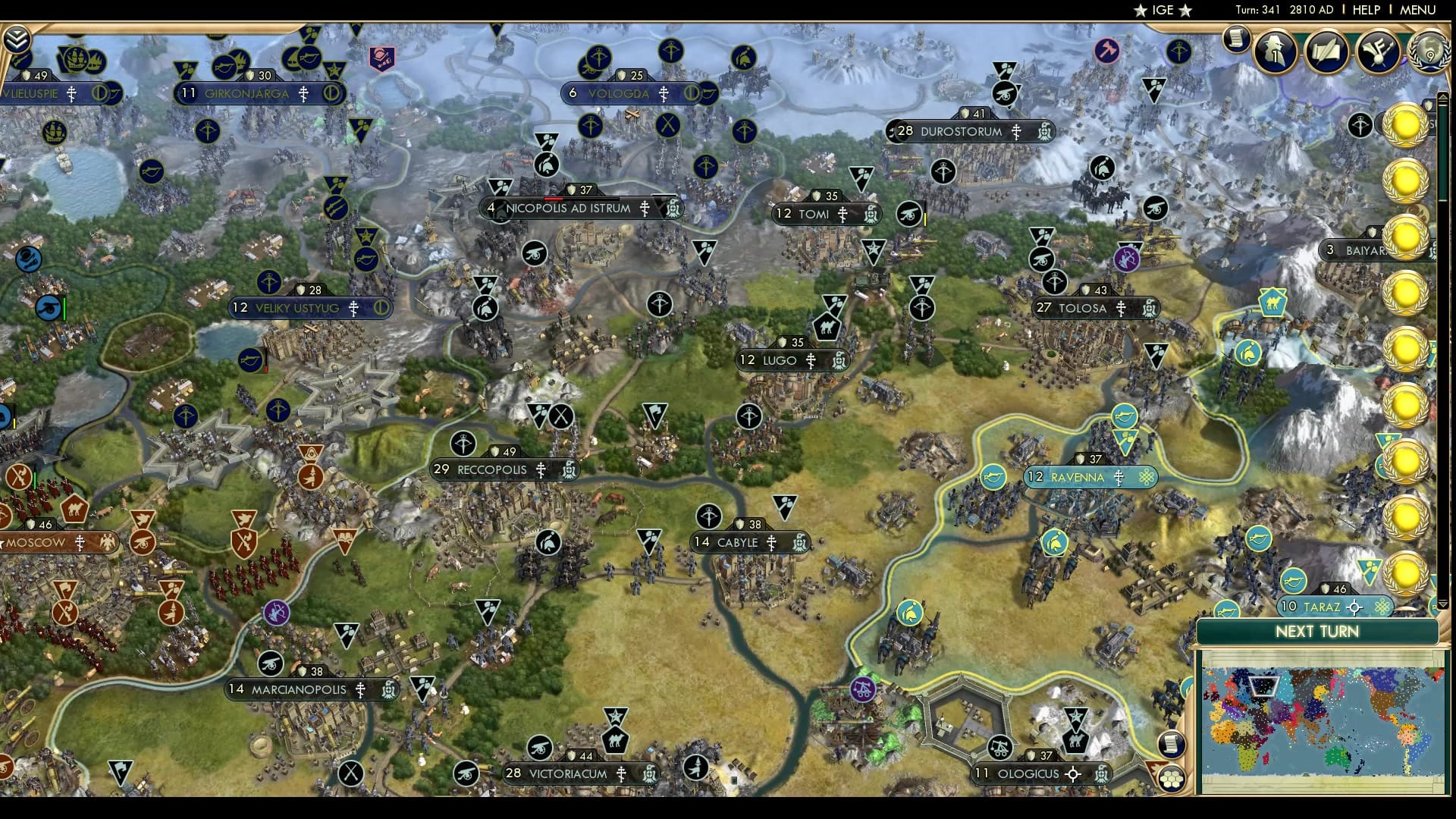This screenshot has height=819, width=1456.
Task: Open the Diplomacy overview quill-and-scroll icon
Action: click(x=1327, y=53)
